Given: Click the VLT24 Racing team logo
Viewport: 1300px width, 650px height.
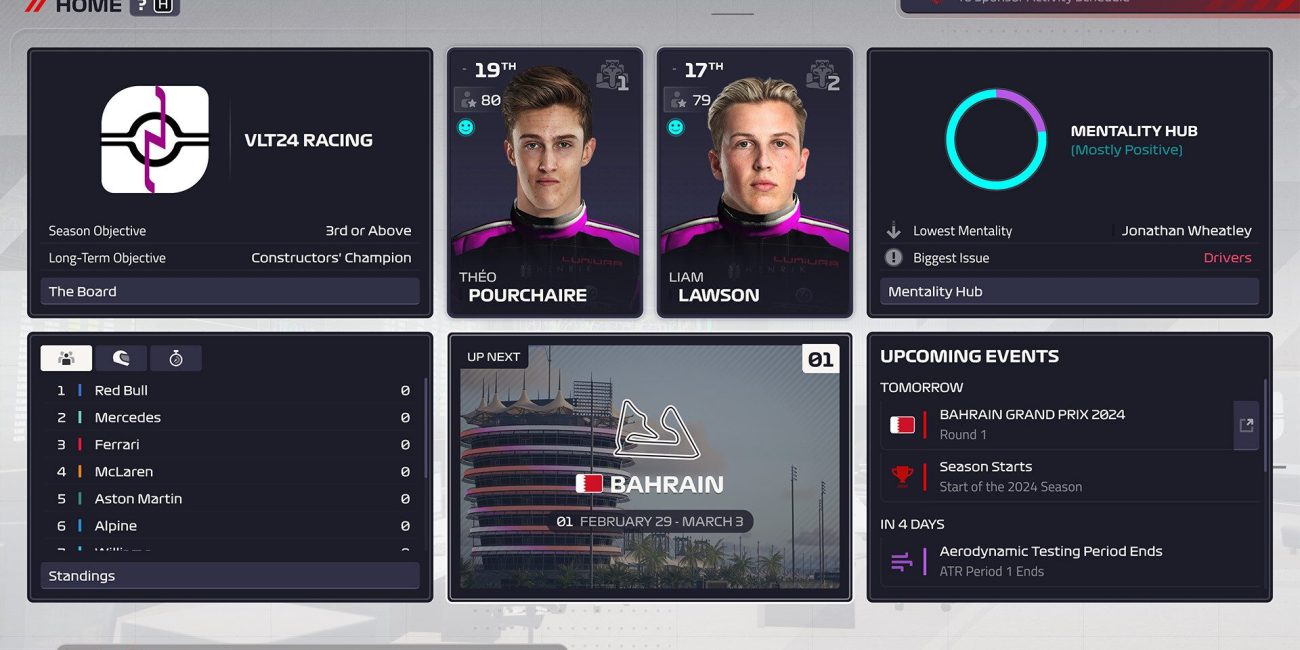Looking at the screenshot, I should coord(155,139).
